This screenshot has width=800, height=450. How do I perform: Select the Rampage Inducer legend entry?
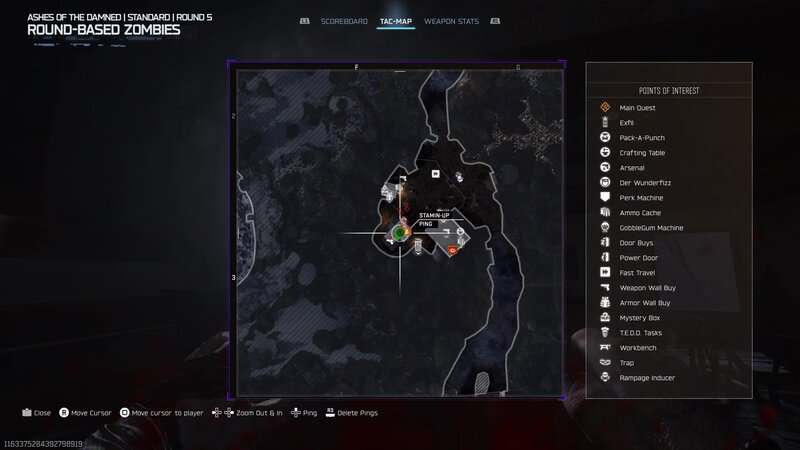tap(646, 378)
